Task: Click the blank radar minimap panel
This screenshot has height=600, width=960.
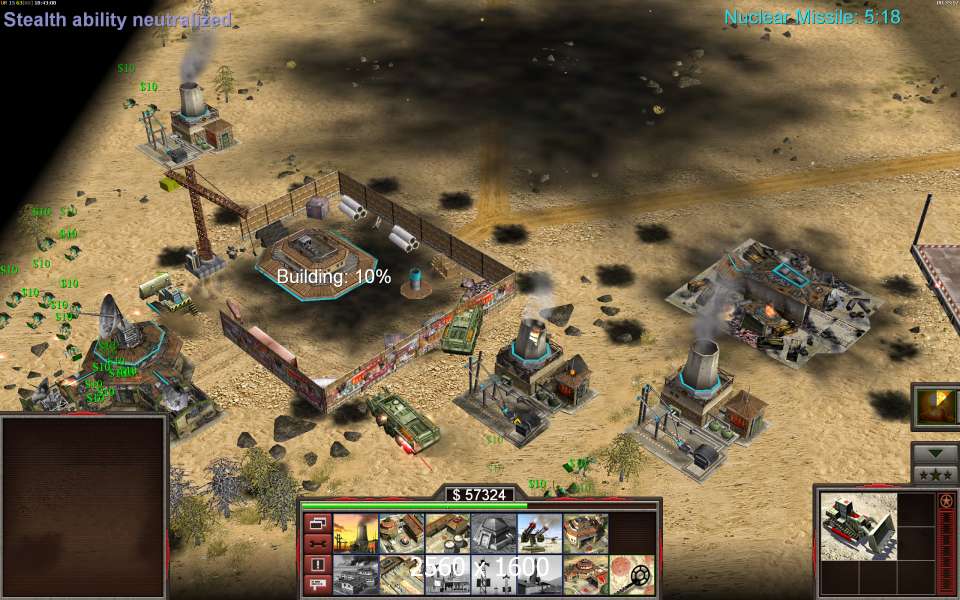Action: [83, 505]
